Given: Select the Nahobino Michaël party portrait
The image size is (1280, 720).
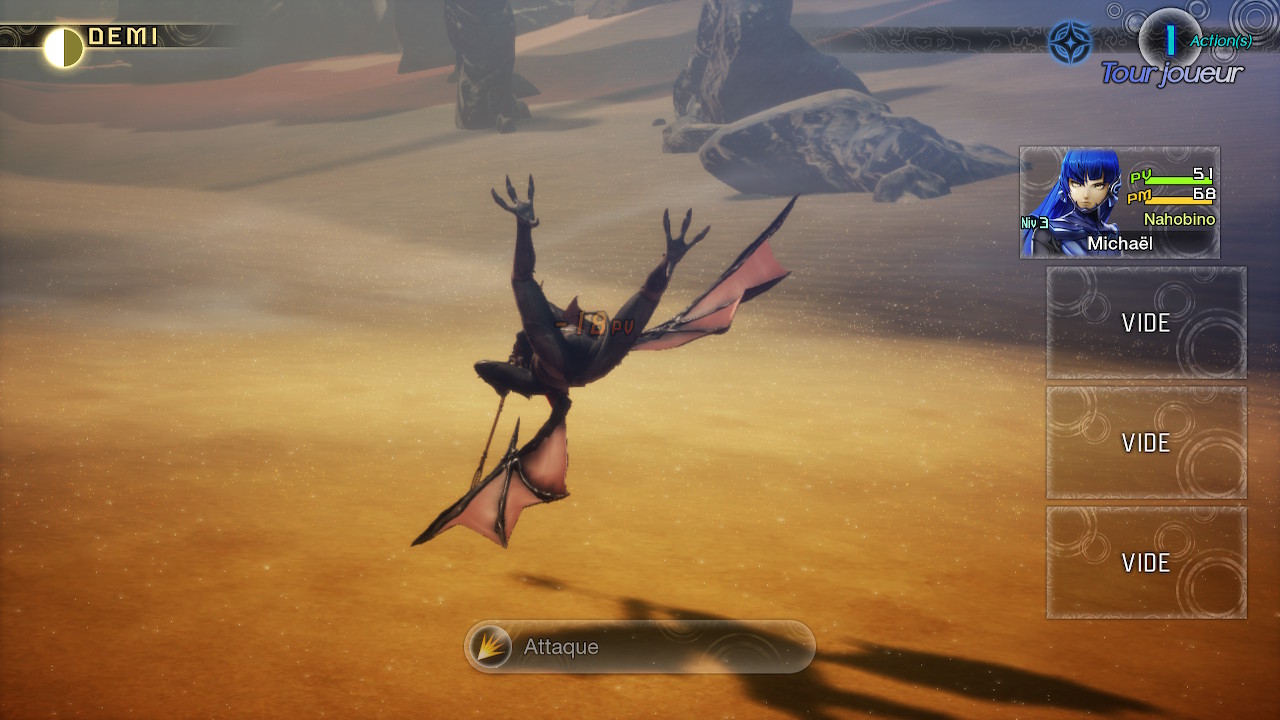Looking at the screenshot, I should [x=1119, y=203].
